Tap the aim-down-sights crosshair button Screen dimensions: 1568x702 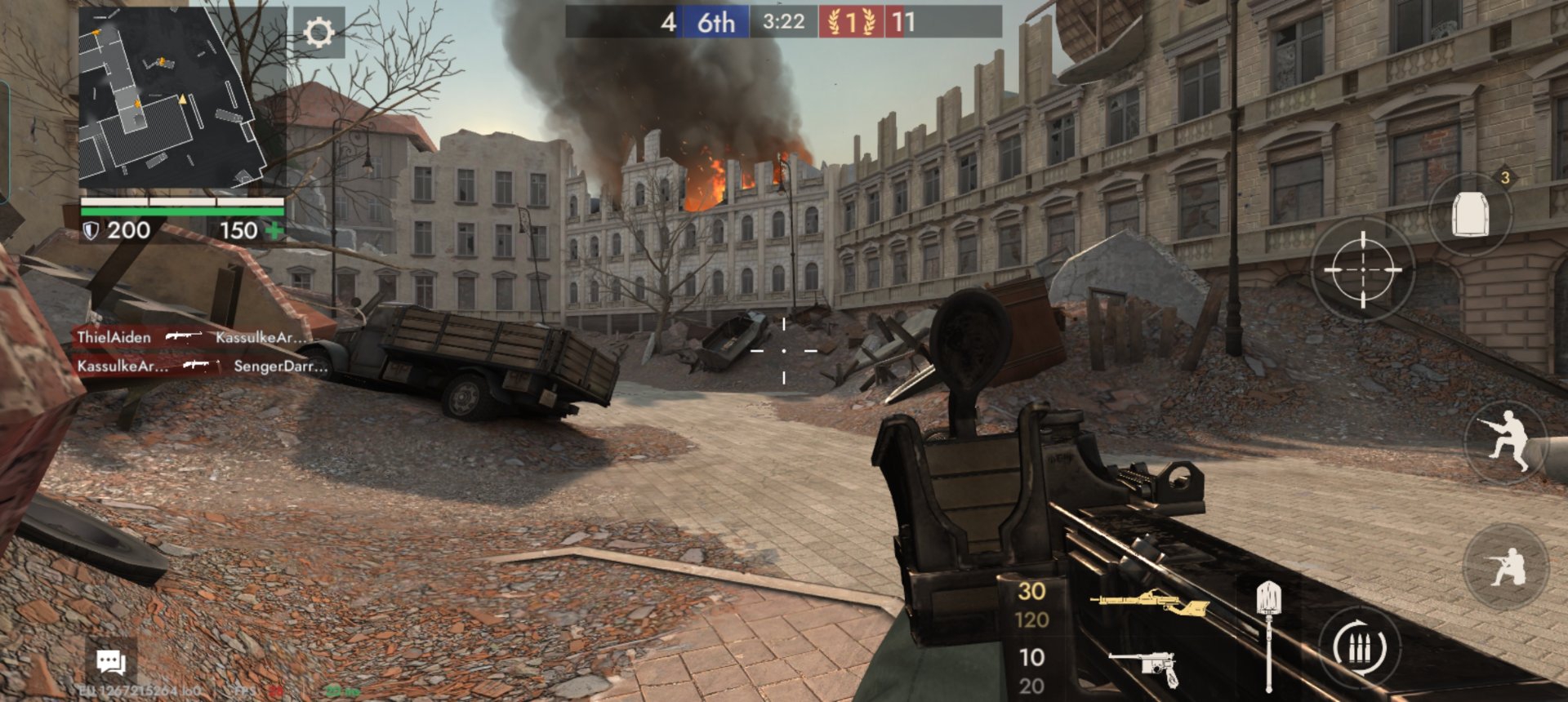(x=1362, y=269)
